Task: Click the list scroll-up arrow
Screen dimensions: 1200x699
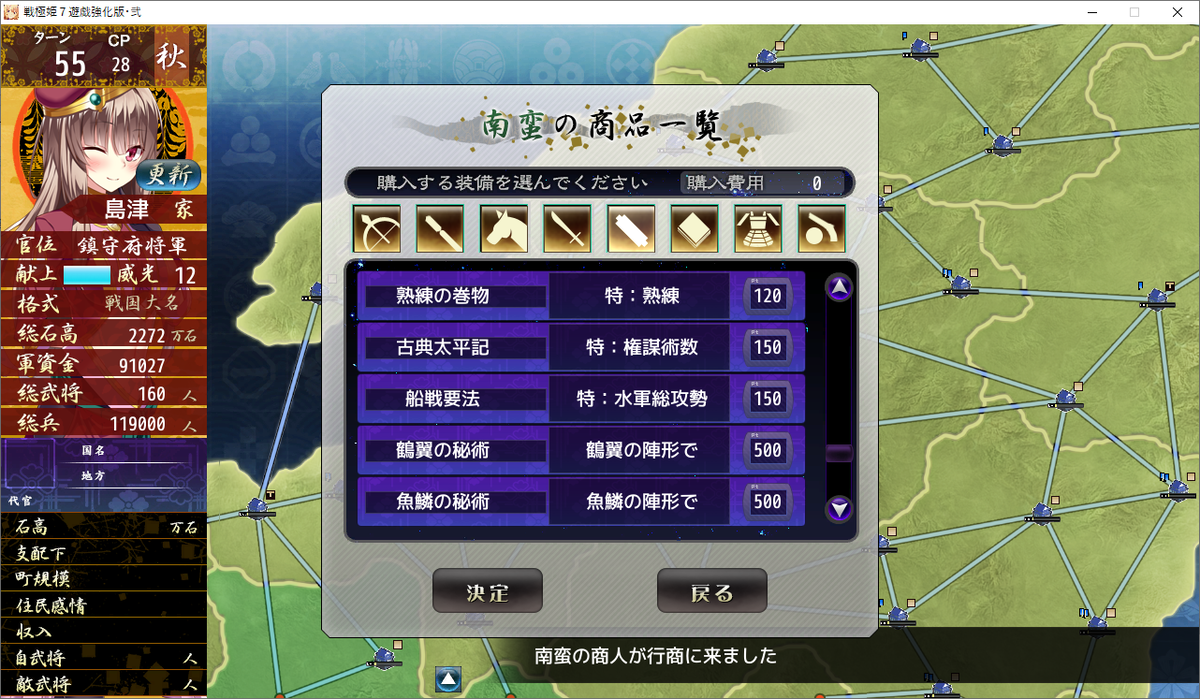Action: (839, 288)
